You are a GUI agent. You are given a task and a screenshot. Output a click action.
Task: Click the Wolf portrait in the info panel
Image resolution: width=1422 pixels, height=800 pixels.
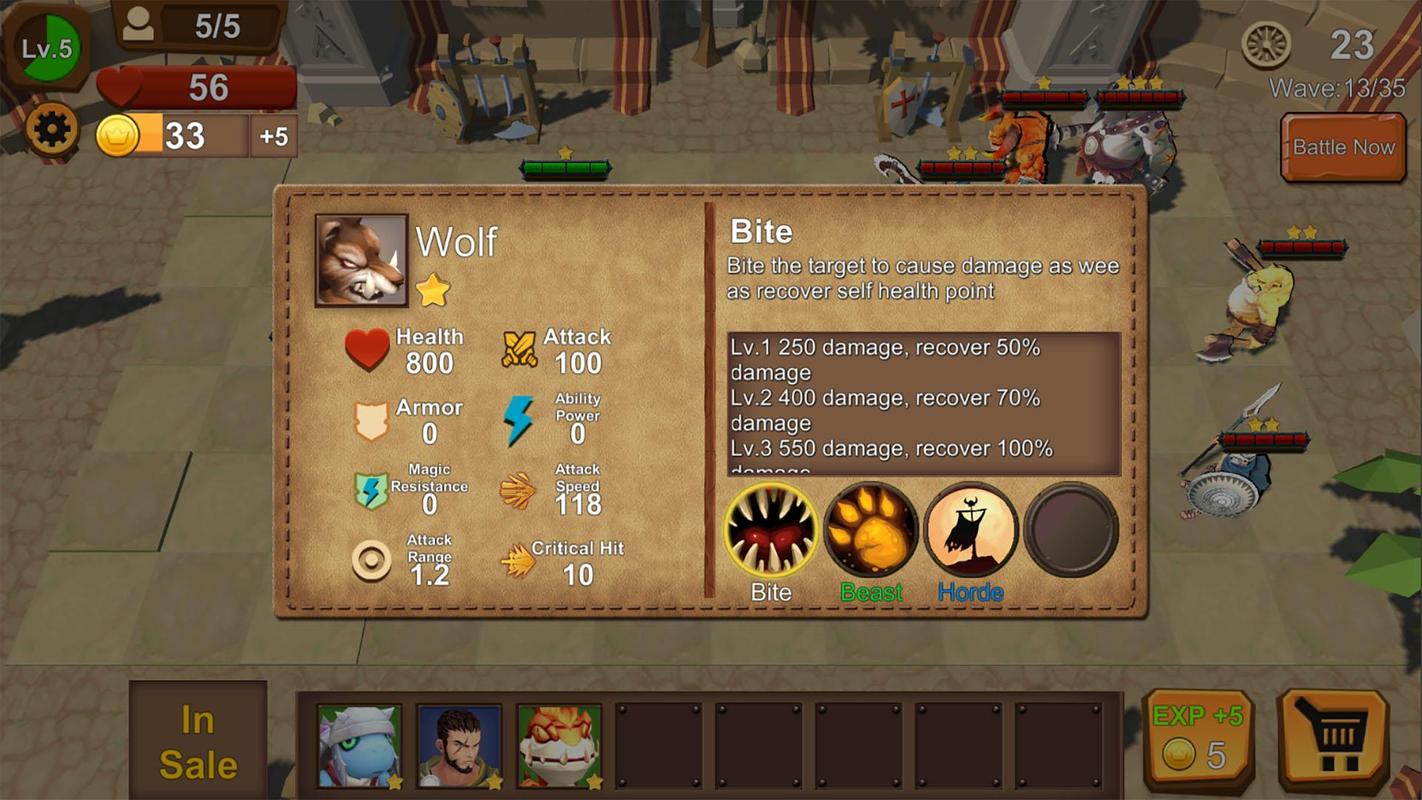coord(361,260)
